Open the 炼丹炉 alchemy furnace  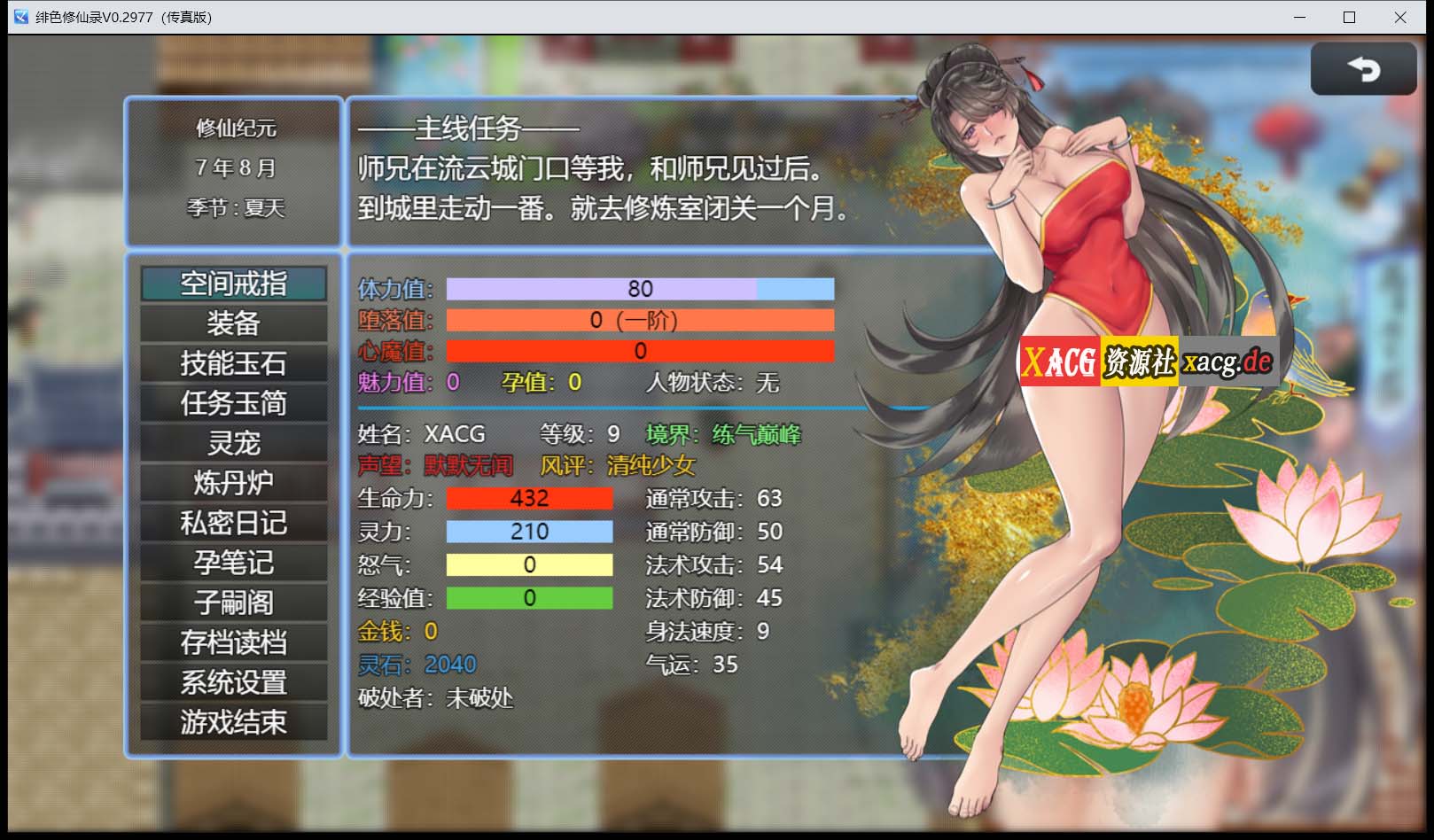[234, 482]
